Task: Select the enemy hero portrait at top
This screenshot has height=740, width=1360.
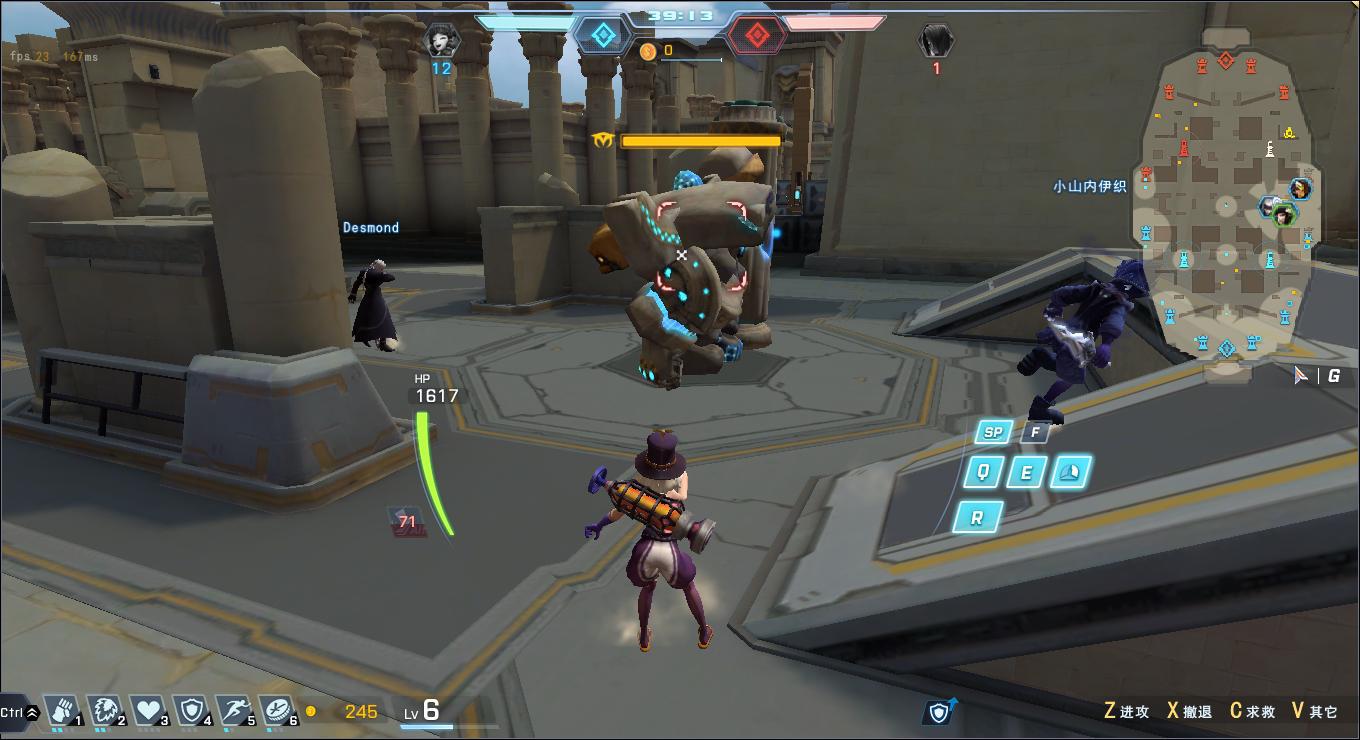Action: [x=936, y=41]
